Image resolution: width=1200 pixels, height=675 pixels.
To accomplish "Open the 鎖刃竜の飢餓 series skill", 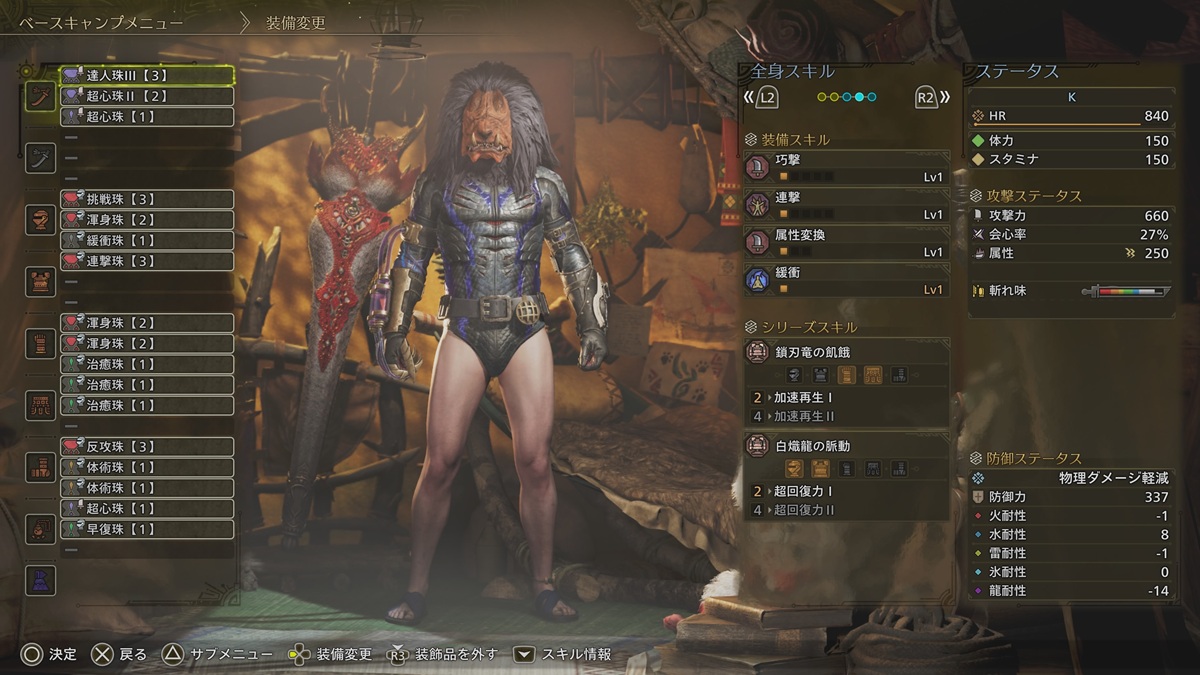I will (846, 351).
